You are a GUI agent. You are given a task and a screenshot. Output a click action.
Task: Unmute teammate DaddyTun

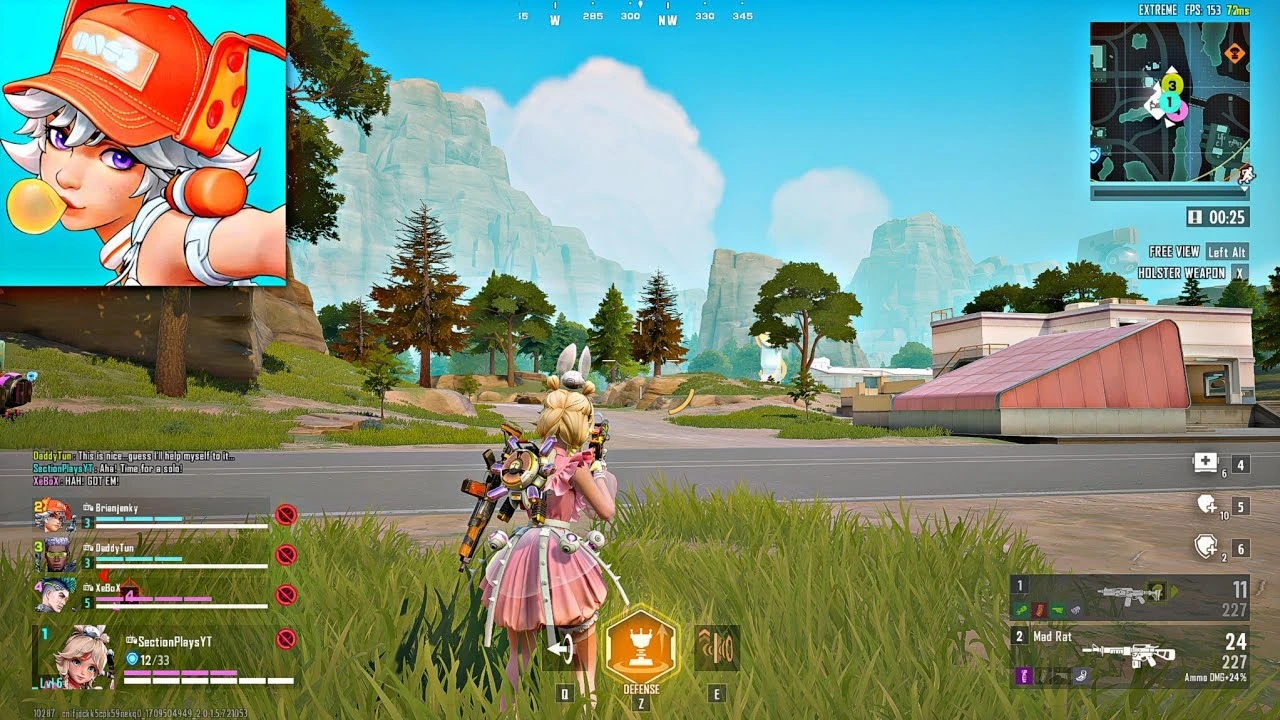tap(283, 552)
